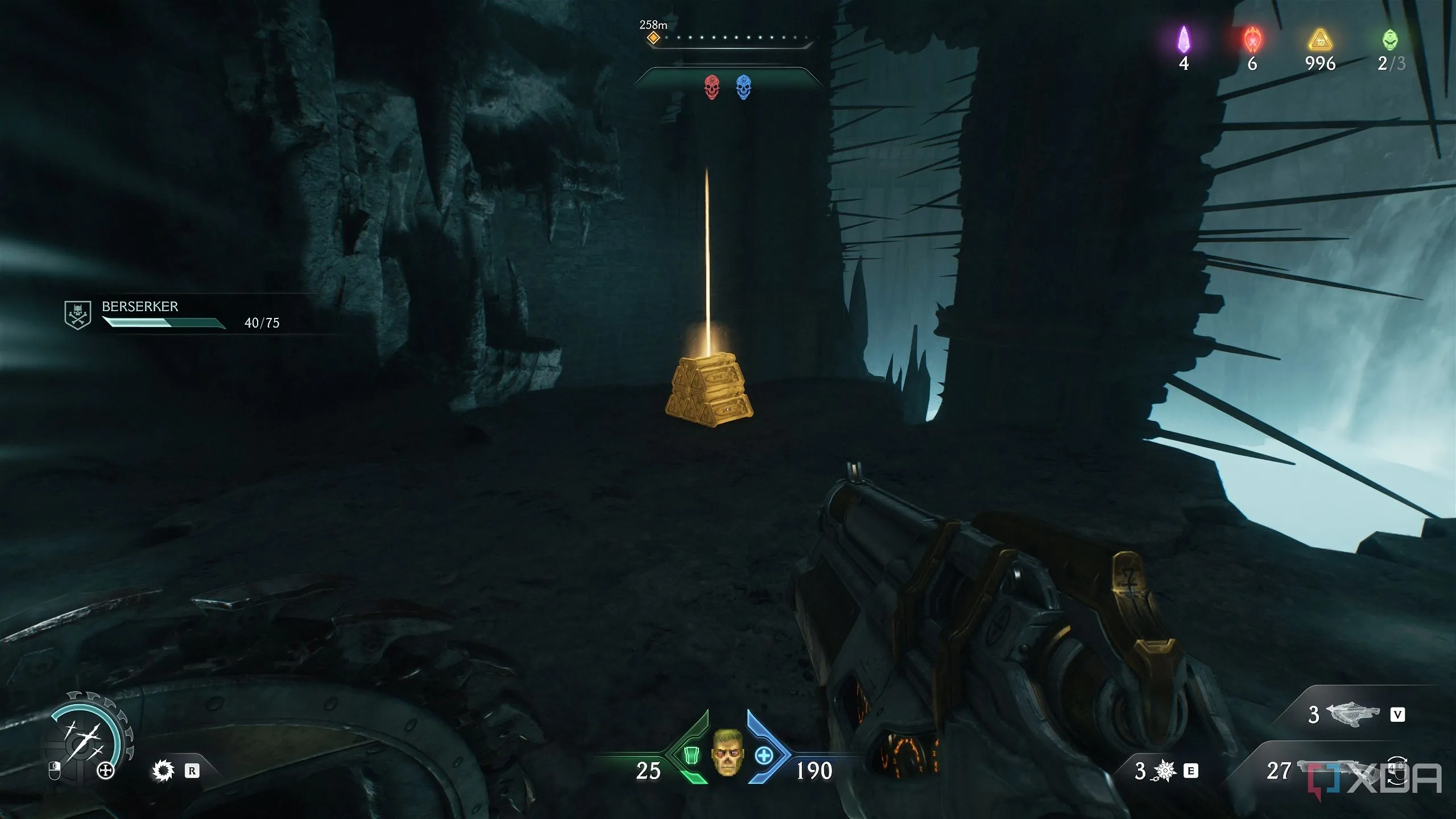Image resolution: width=1456 pixels, height=819 pixels.
Task: Choose the shield saw throw icon
Action: pyautogui.click(x=163, y=771)
